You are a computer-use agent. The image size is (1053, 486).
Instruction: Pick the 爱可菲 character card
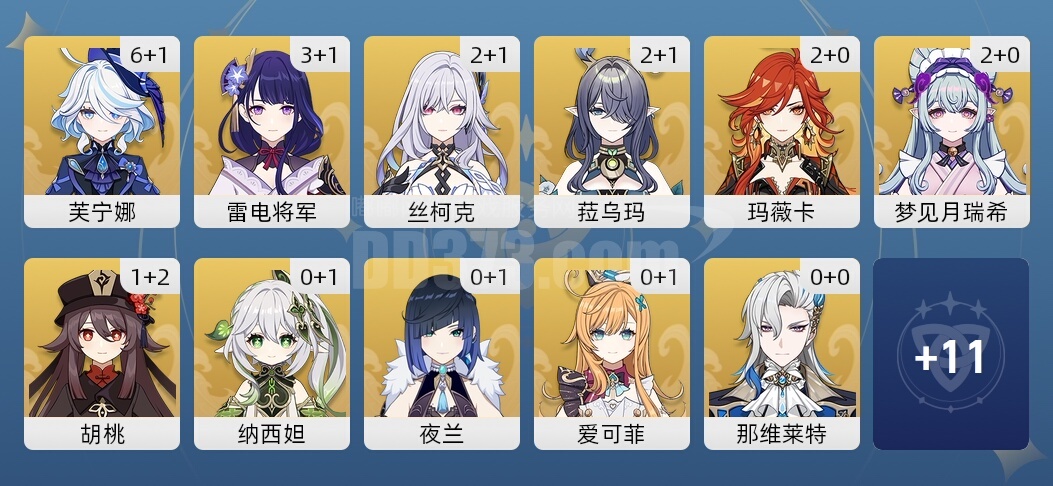612,353
